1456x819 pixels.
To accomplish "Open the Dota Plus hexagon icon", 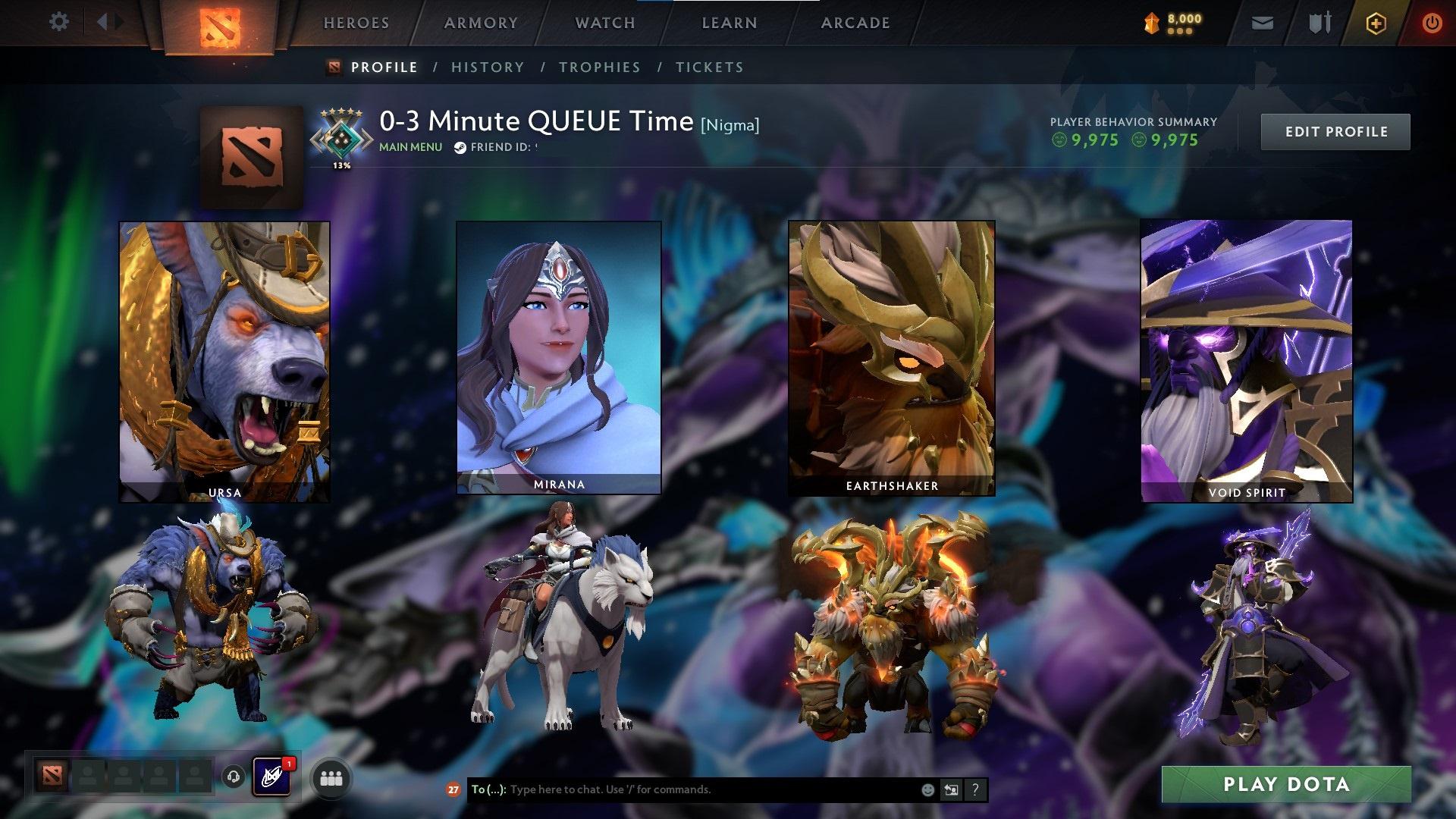I will 1376,23.
